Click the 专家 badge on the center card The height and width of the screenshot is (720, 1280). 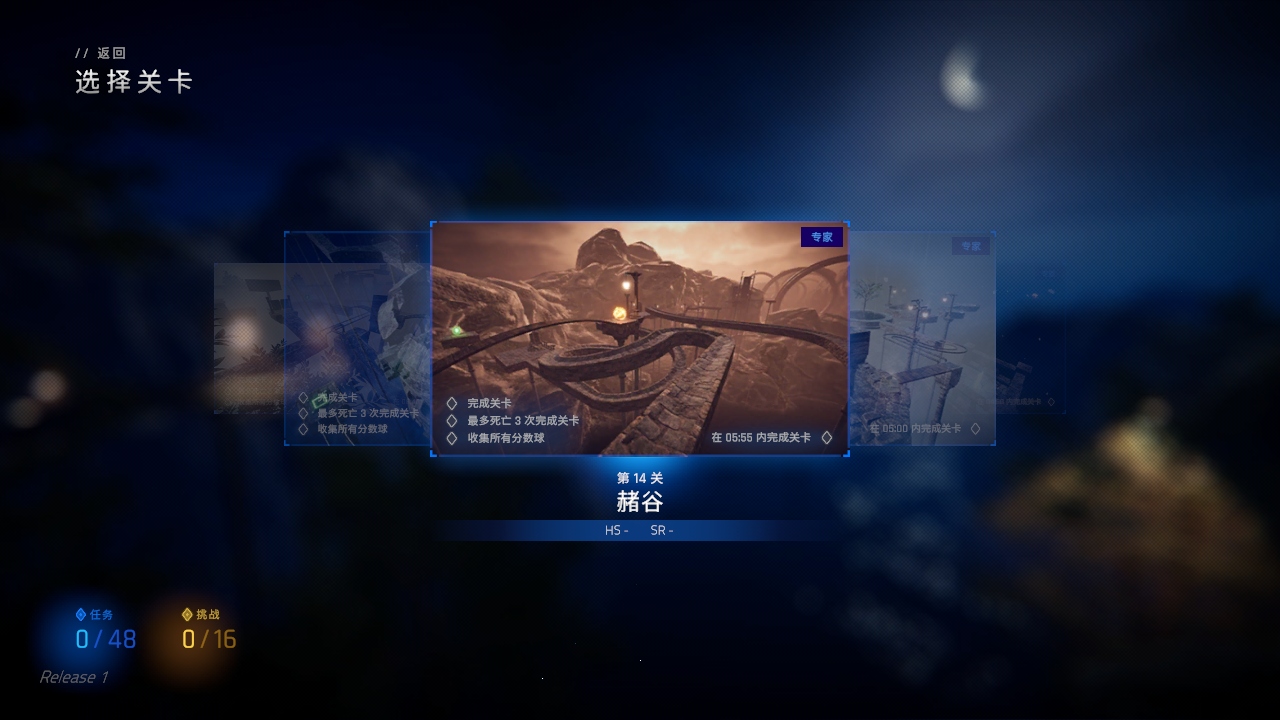(822, 237)
